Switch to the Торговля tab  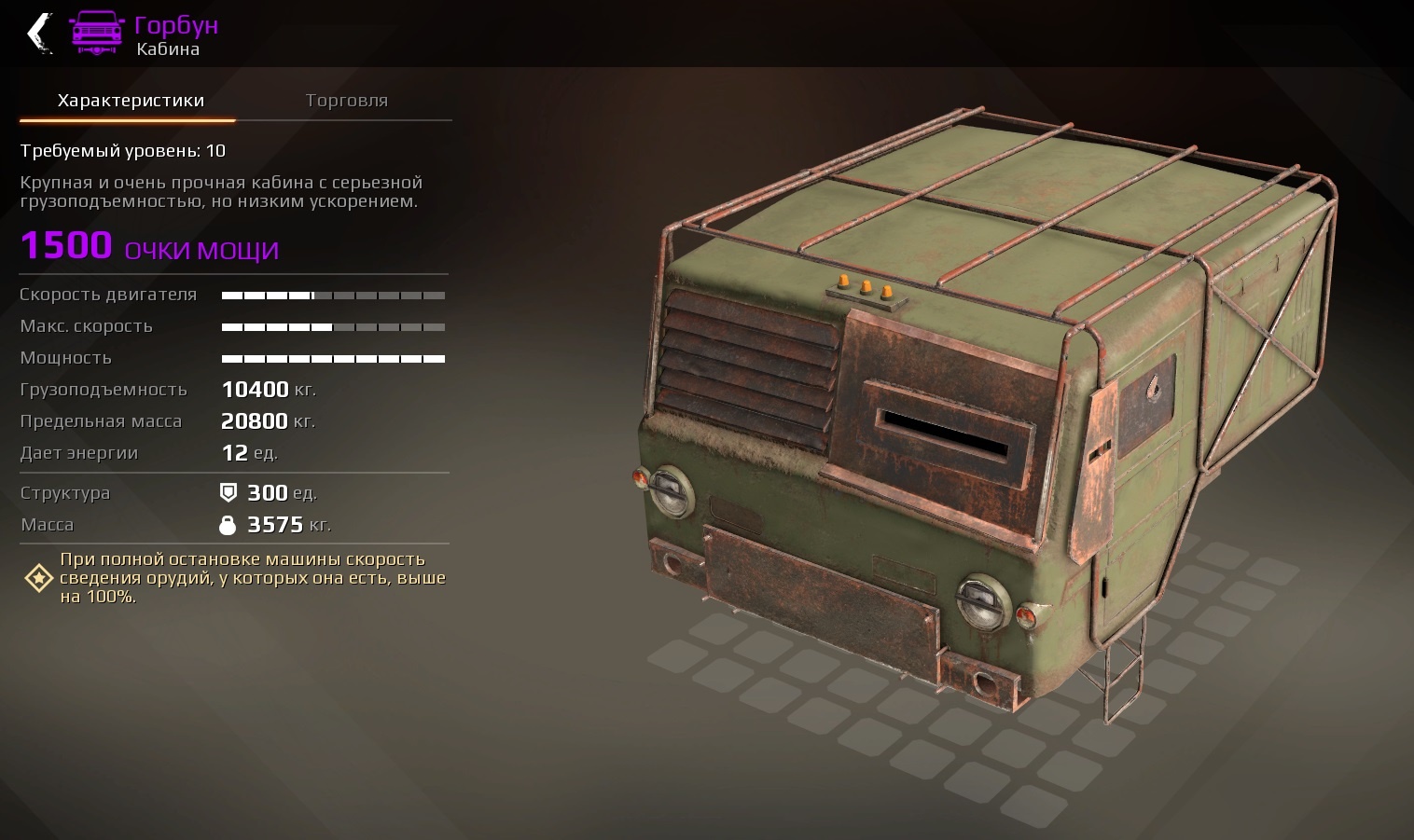click(x=347, y=100)
